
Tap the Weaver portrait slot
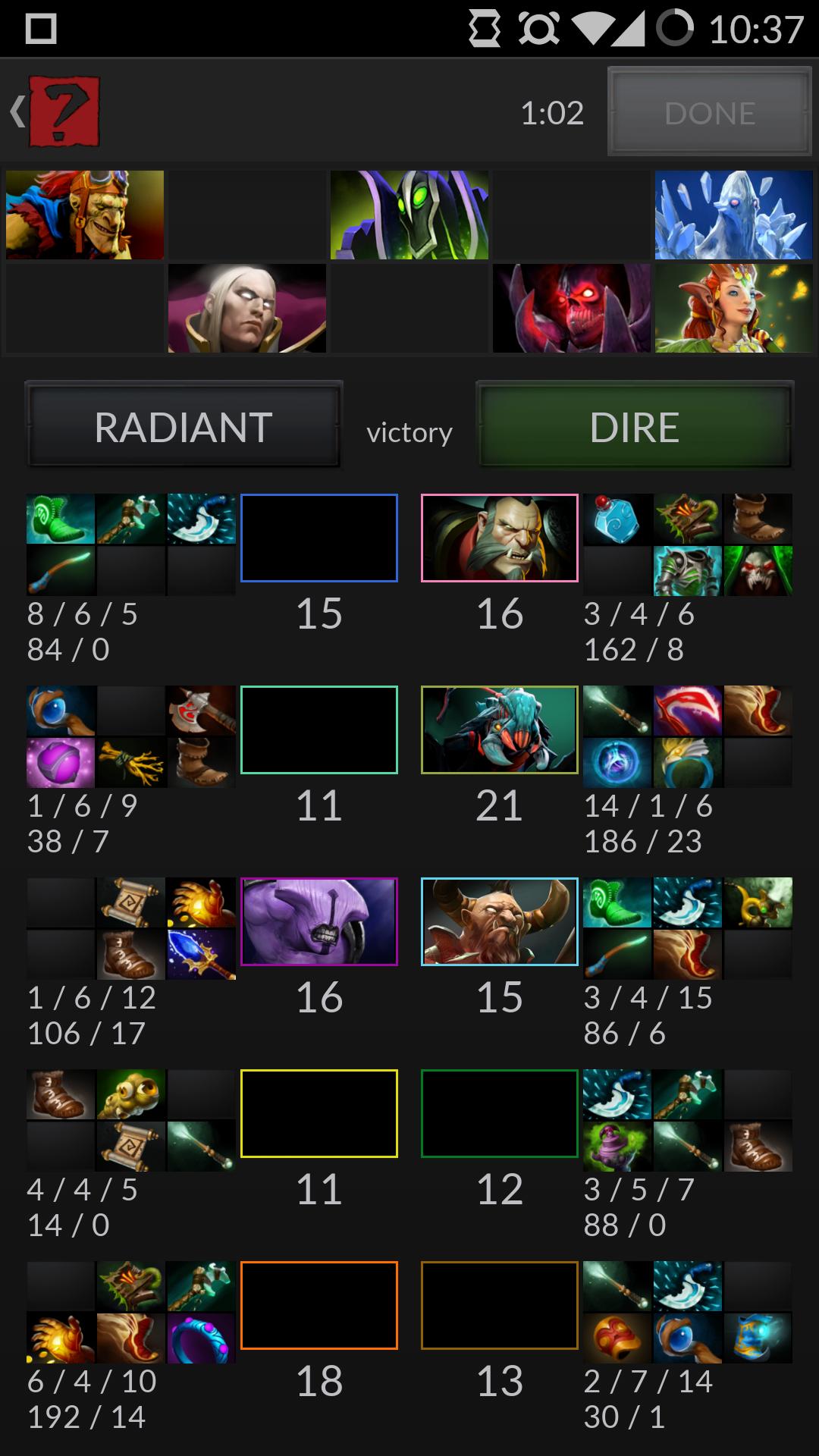point(500,730)
